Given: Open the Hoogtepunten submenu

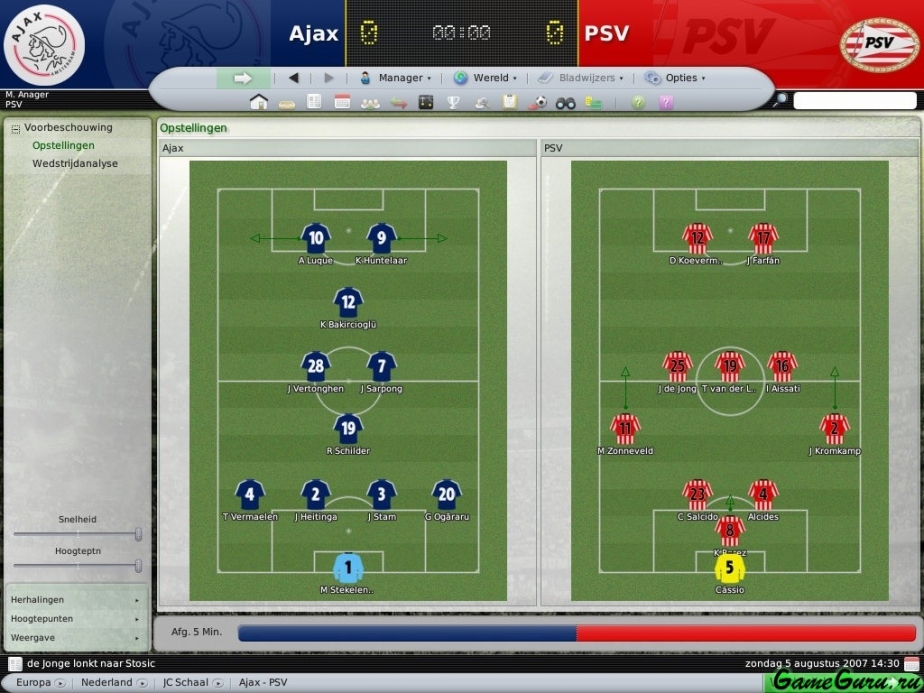Looking at the screenshot, I should 75,619.
